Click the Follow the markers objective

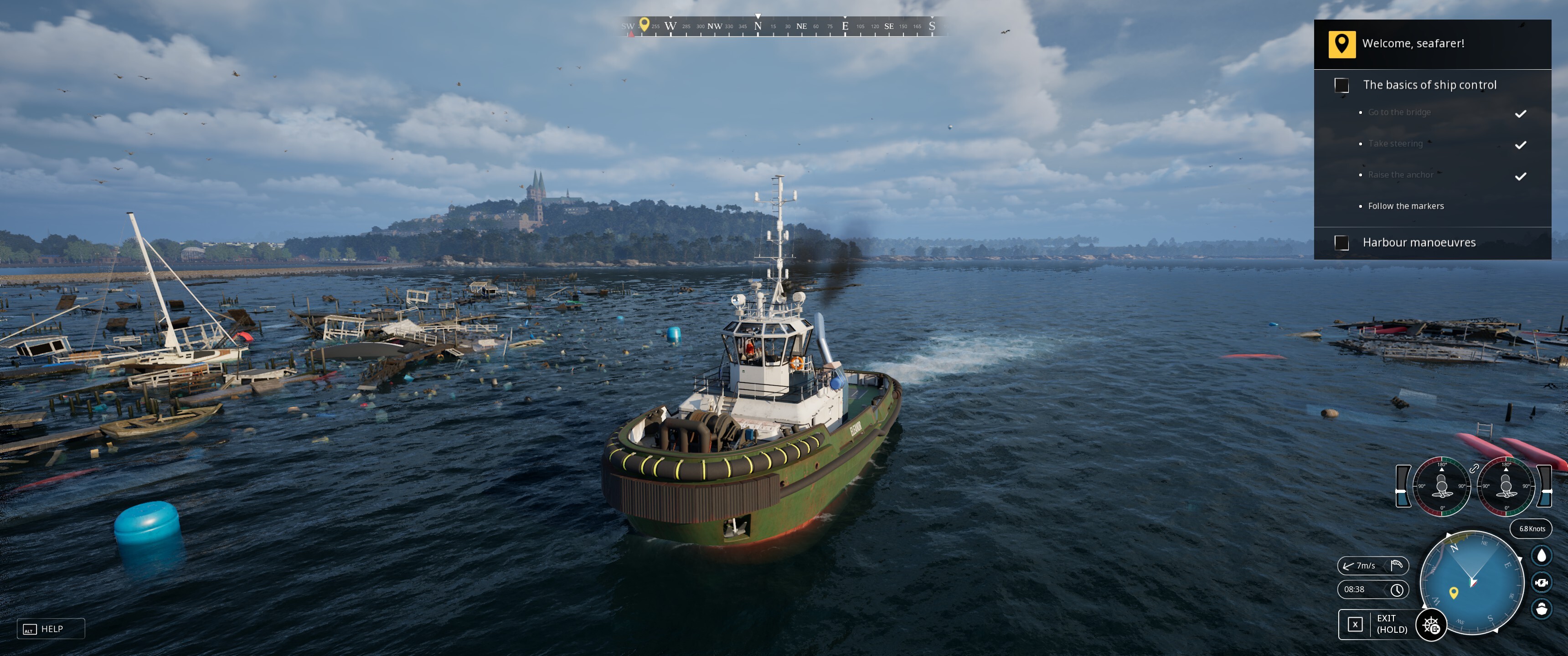click(1405, 206)
